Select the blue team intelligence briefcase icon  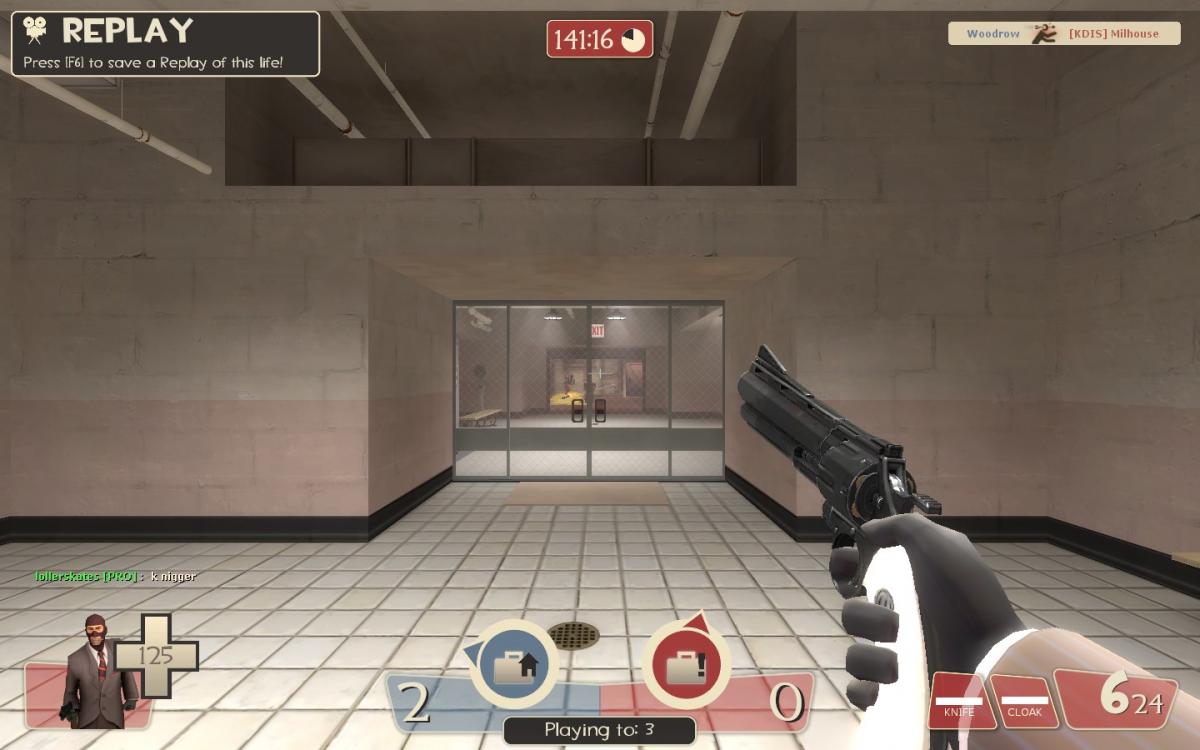pyautogui.click(x=514, y=664)
